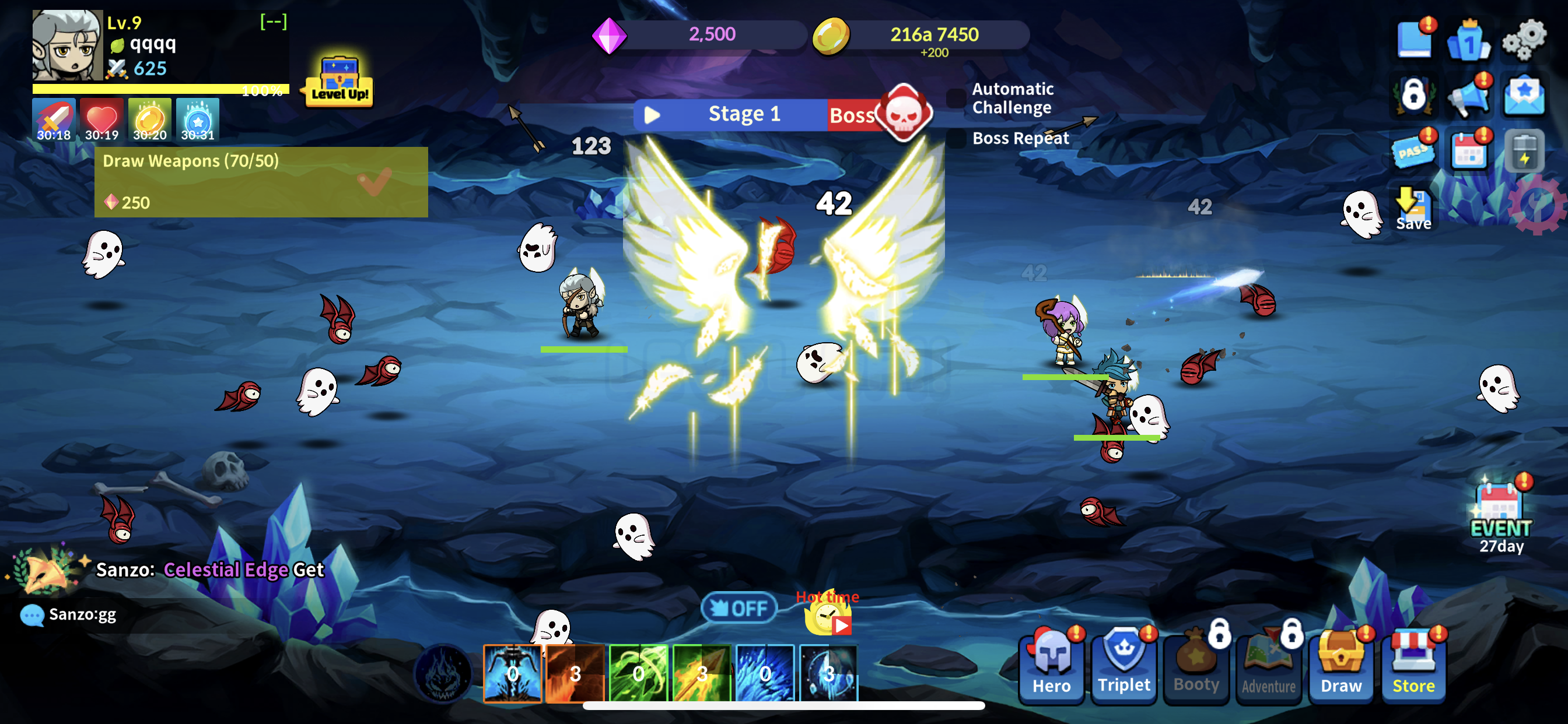The width and height of the screenshot is (1568, 724).
Task: Open the megaphone announcements
Action: (1469, 96)
